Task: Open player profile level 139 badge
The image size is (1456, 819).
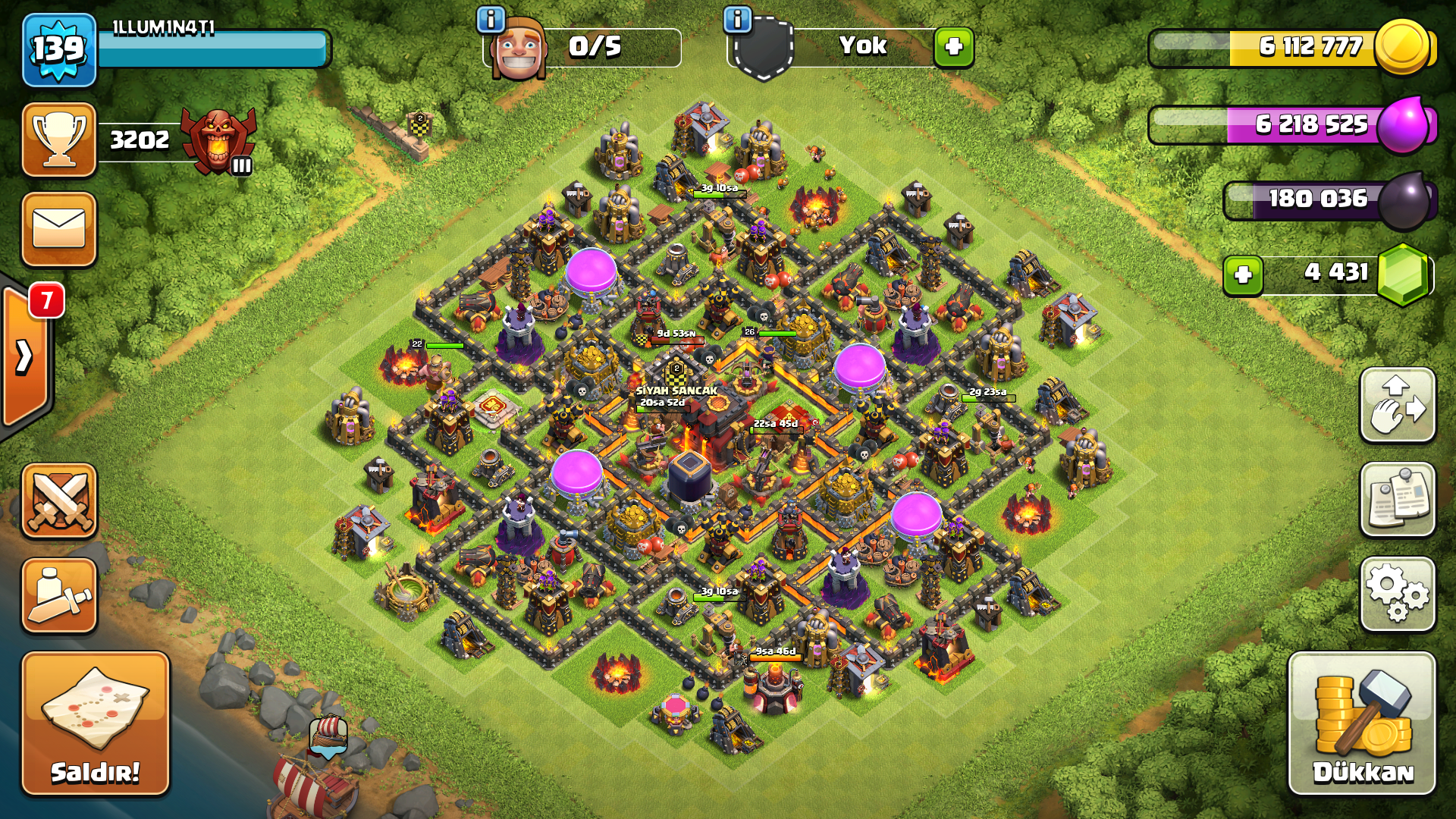Action: coord(59,50)
